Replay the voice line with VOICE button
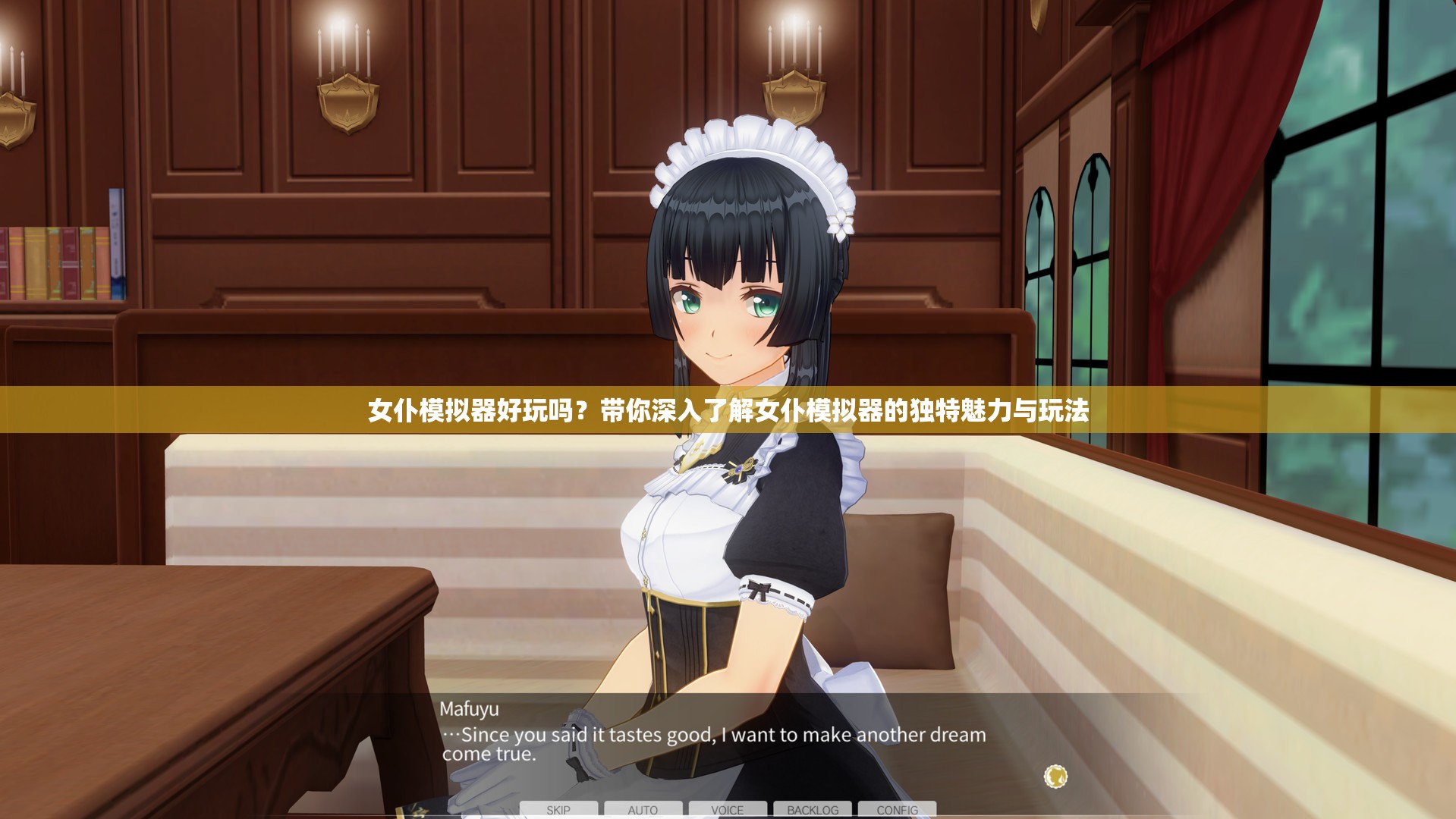 [x=728, y=809]
